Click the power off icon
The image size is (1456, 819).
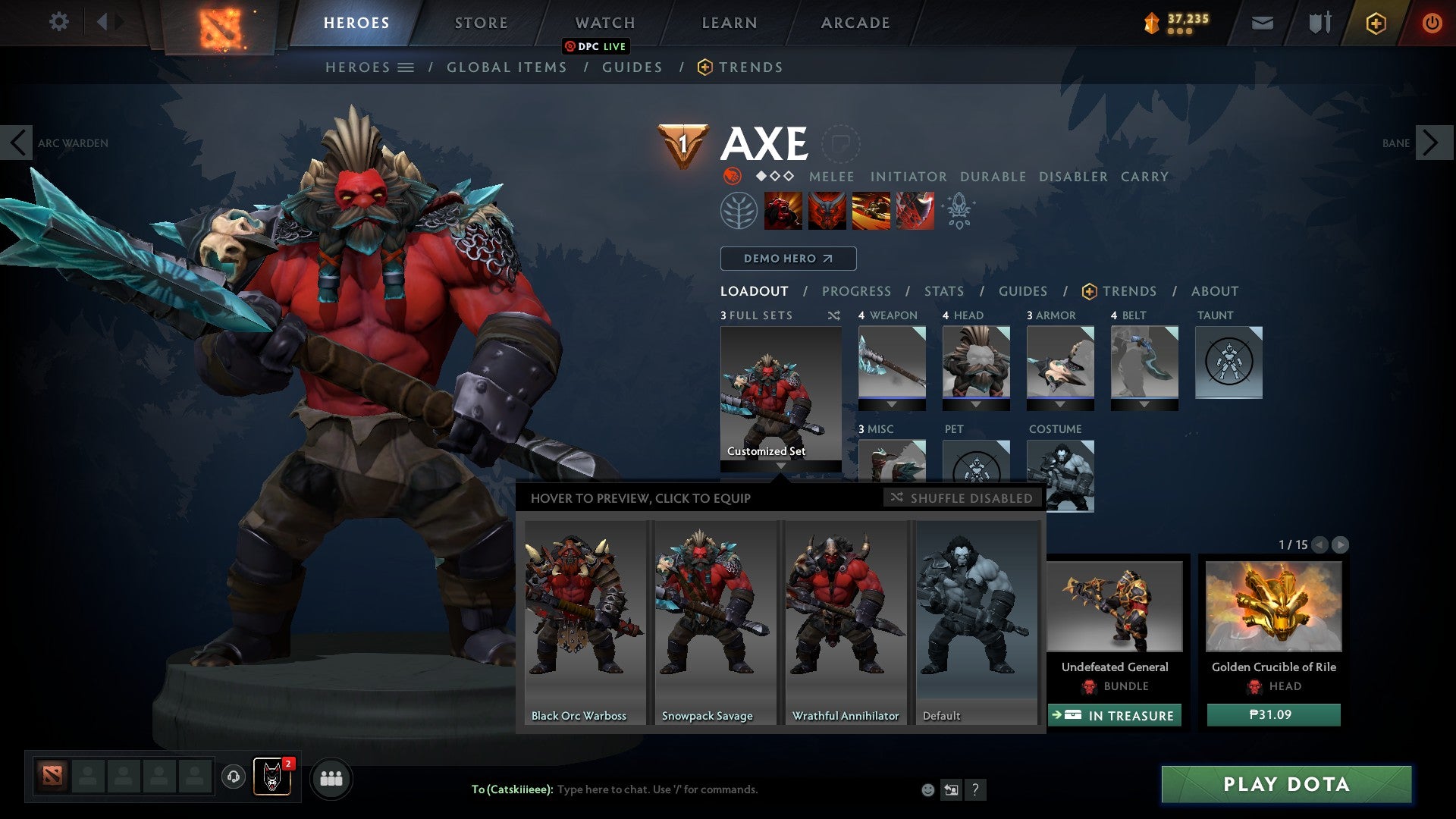pyautogui.click(x=1432, y=23)
